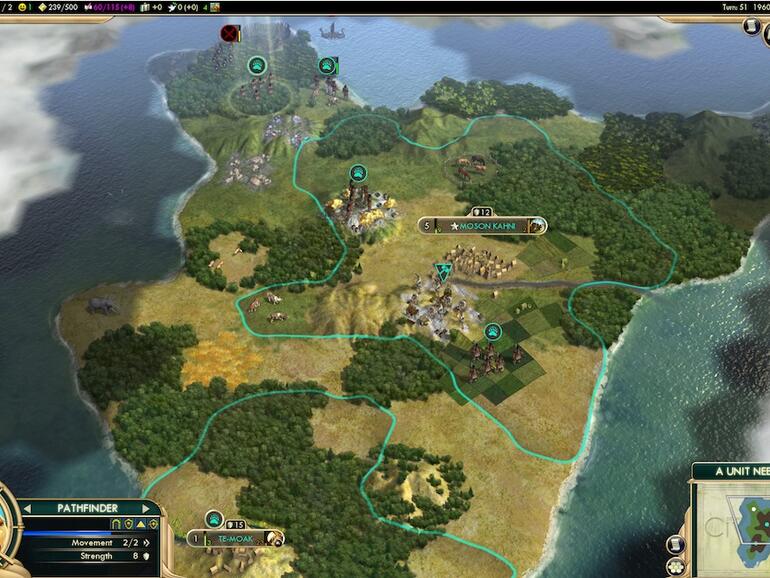Open the scroll button beside the minimap

click(x=675, y=543)
